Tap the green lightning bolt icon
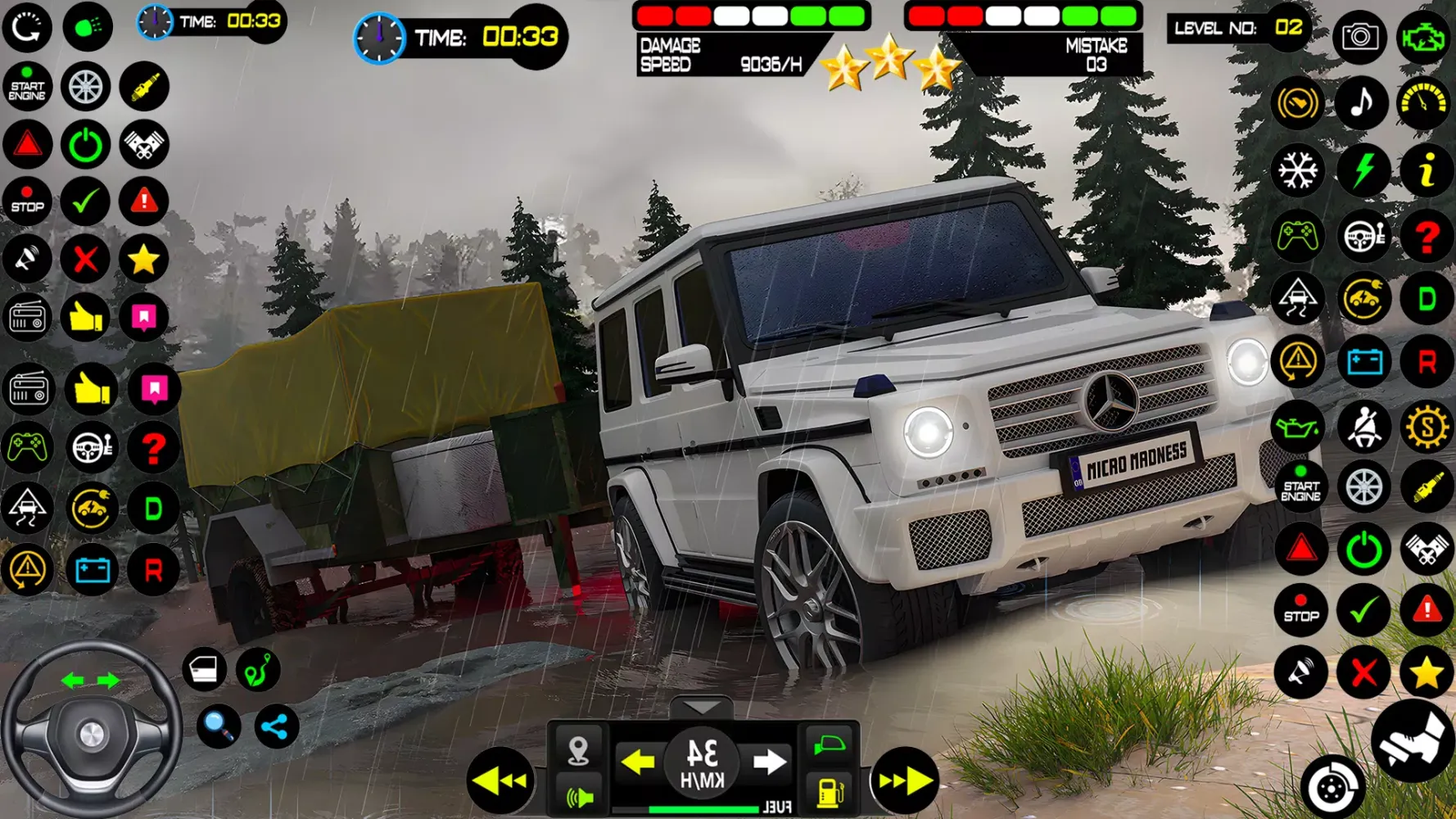This screenshot has height=819, width=1456. click(x=1362, y=171)
